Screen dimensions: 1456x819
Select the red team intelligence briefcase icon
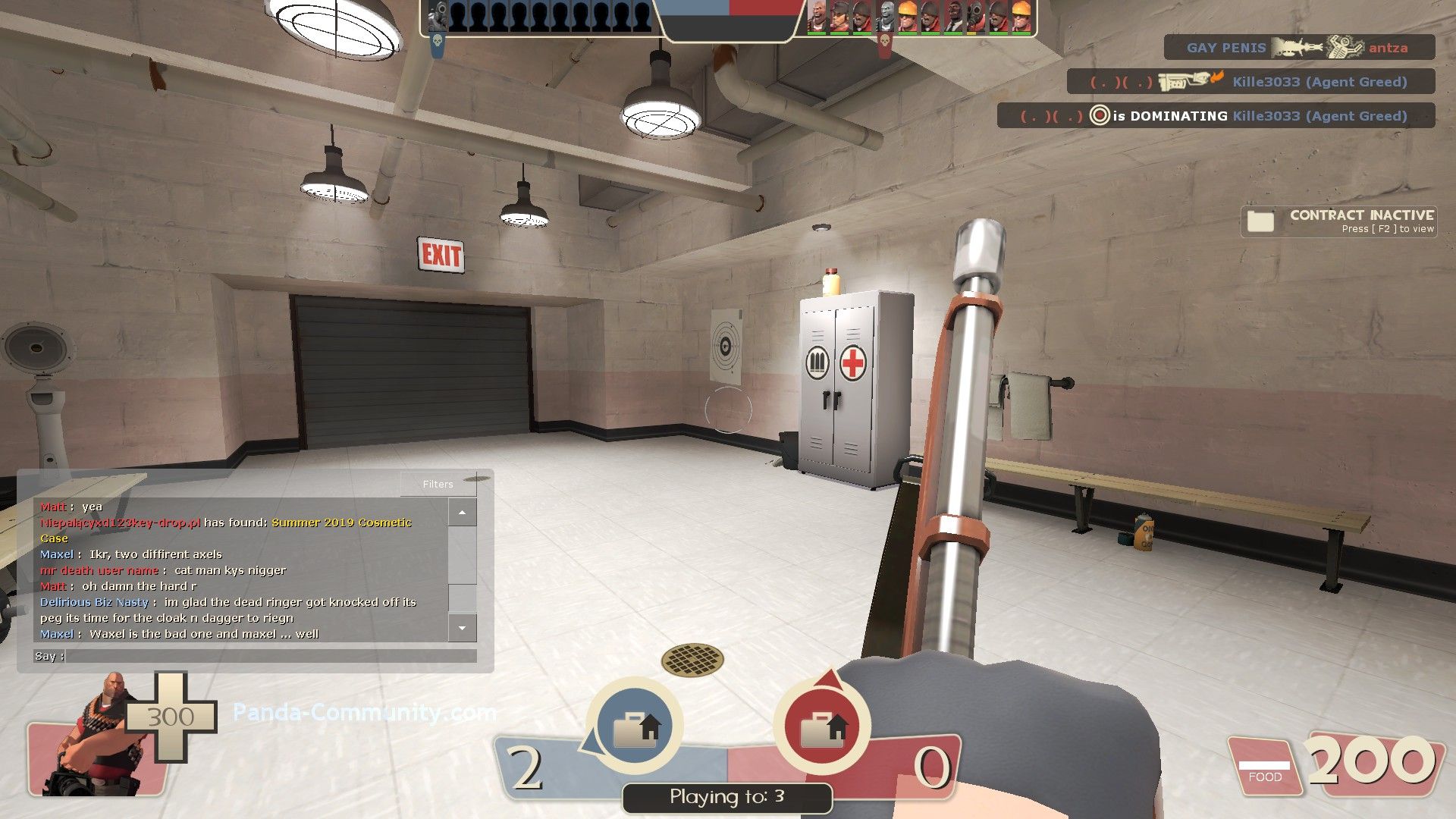coord(822,726)
